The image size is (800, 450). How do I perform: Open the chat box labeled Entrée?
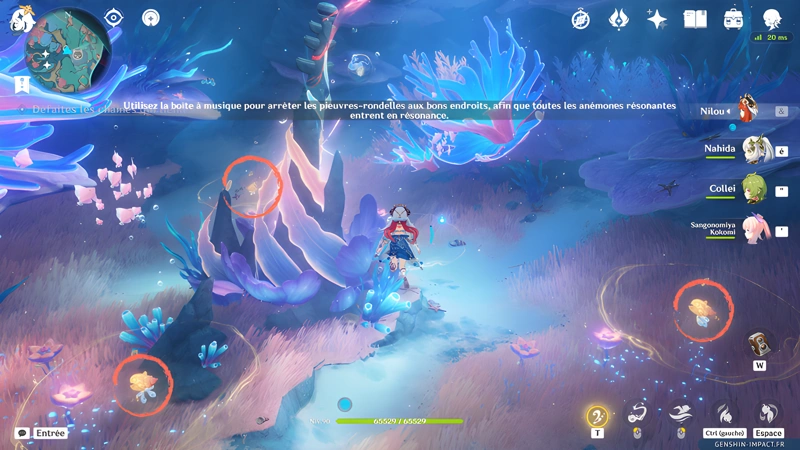42,433
